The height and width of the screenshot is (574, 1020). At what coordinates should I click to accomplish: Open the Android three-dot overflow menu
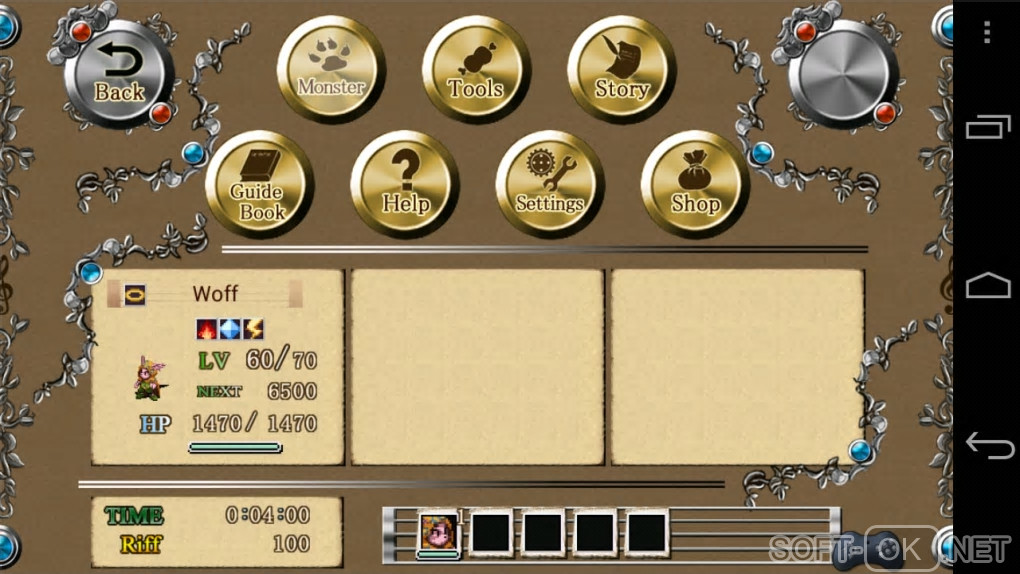tap(987, 32)
